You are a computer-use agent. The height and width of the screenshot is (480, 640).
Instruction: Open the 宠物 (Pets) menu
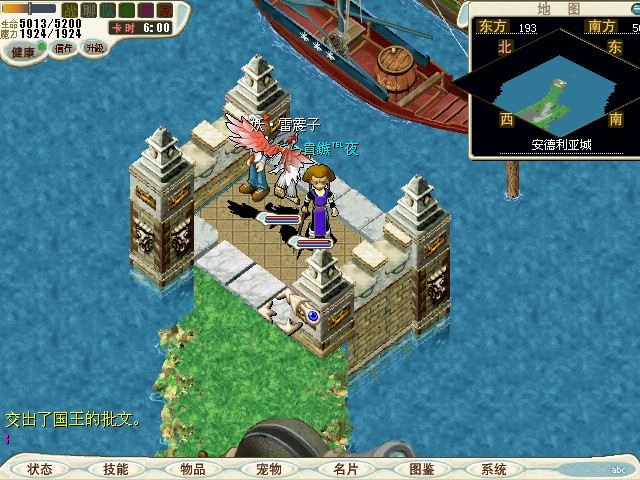pyautogui.click(x=268, y=469)
